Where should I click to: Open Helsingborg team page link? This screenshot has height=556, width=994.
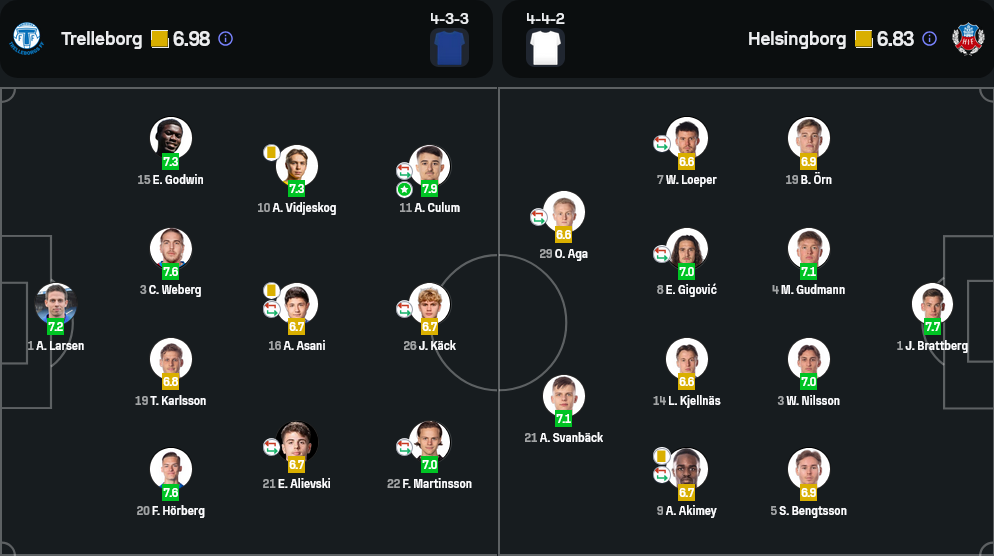[x=795, y=39]
